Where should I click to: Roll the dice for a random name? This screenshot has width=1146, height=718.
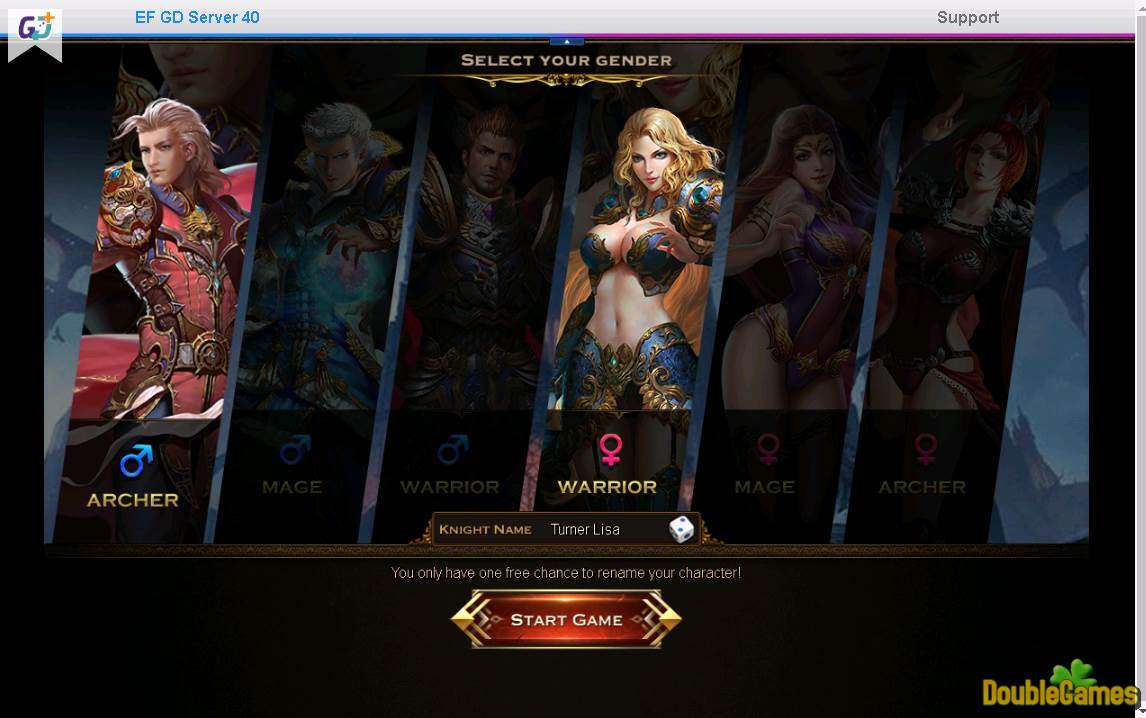(681, 529)
